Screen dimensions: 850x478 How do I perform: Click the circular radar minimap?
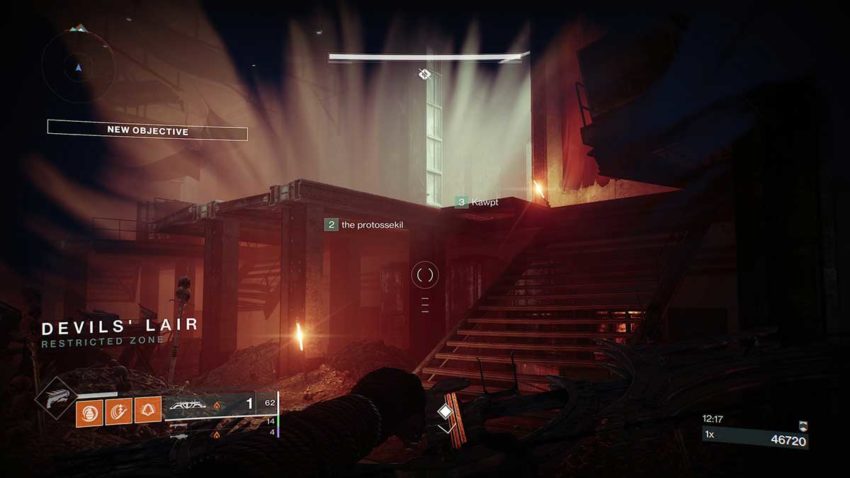pos(79,67)
